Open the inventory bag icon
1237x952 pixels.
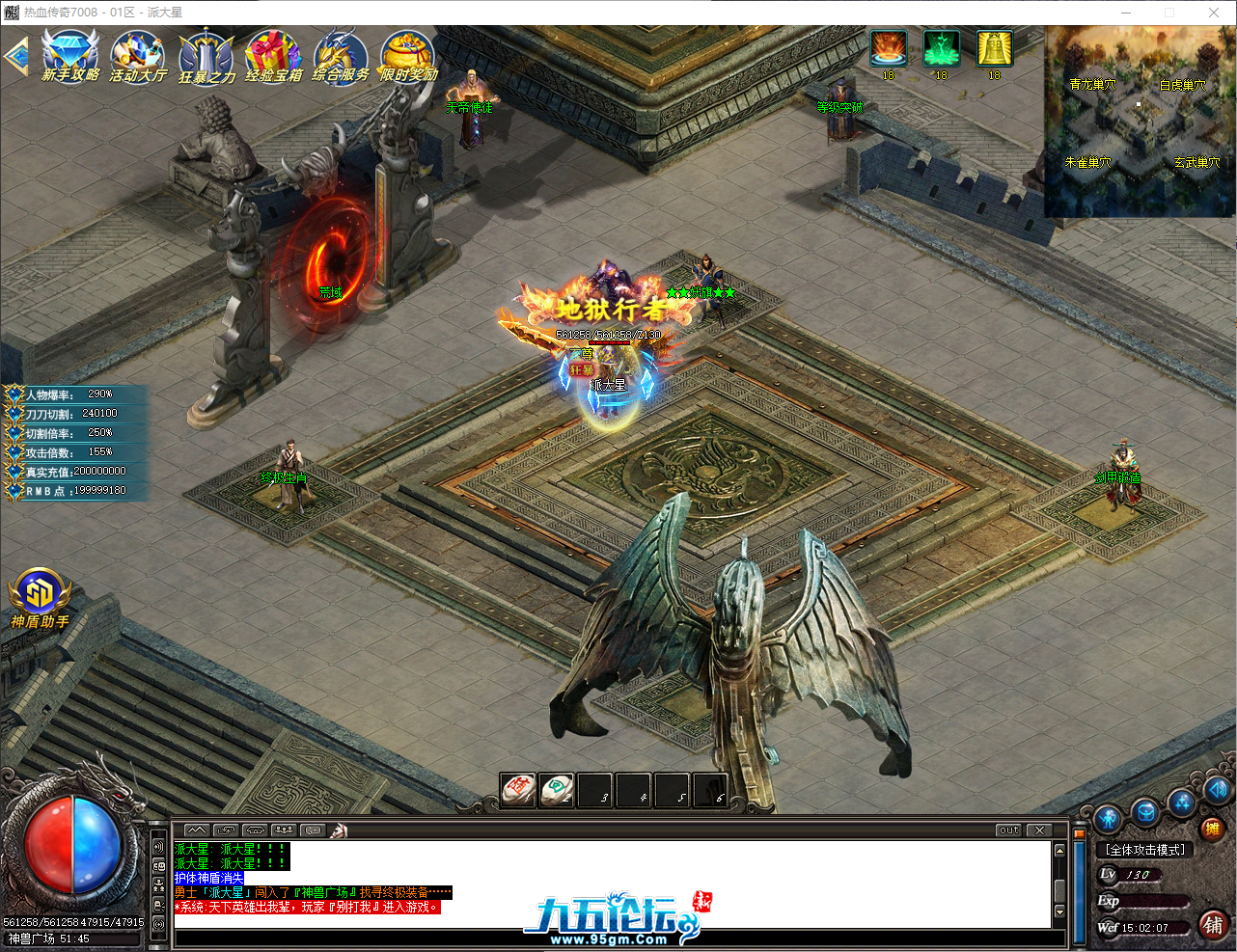1144,812
